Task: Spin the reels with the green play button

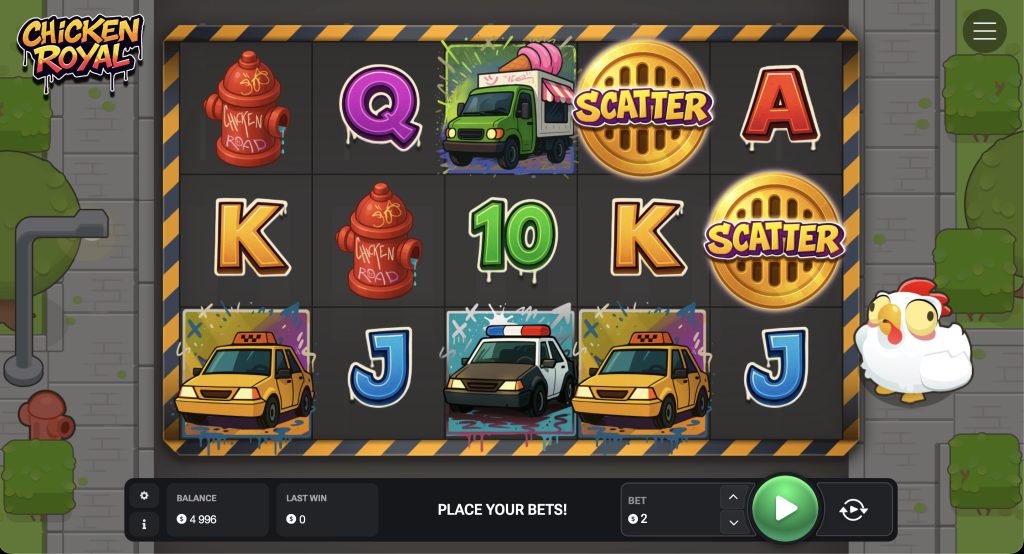Action: [x=785, y=509]
